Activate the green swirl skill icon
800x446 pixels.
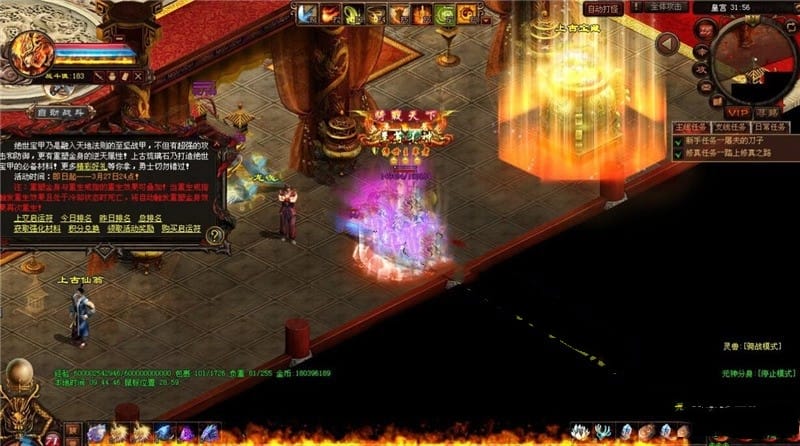444,13
